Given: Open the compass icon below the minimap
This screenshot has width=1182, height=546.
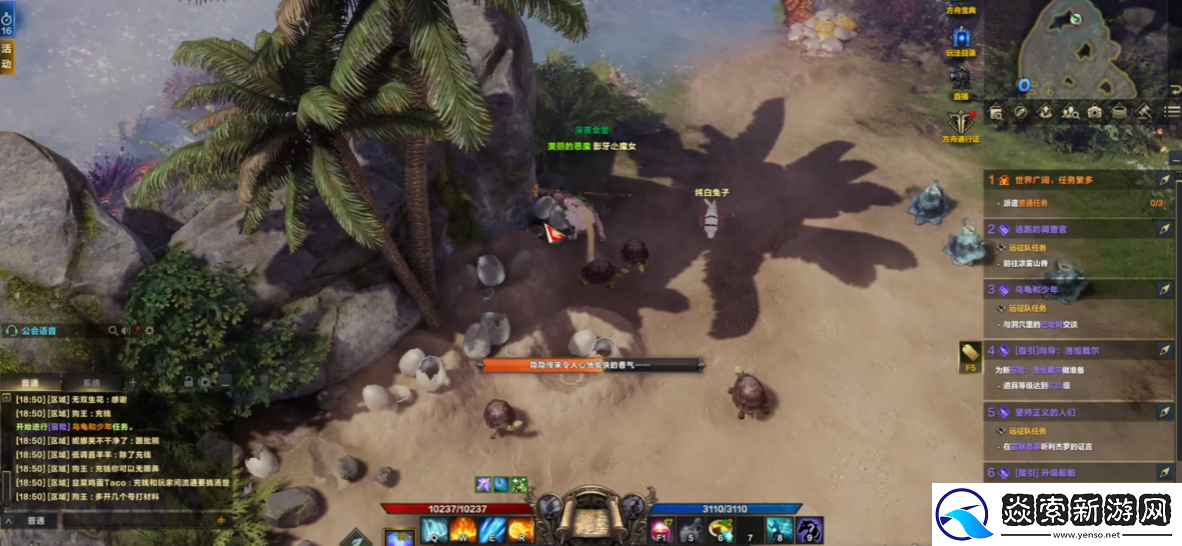Looking at the screenshot, I should click(1021, 112).
